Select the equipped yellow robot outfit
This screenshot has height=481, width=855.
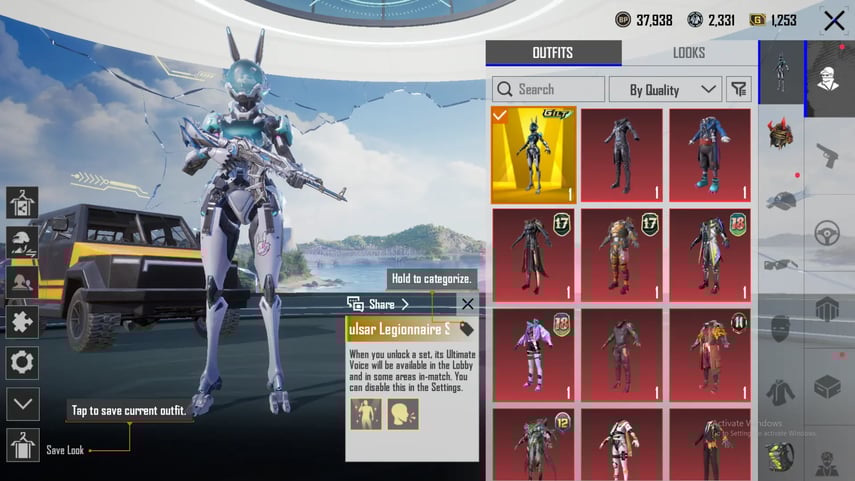tap(533, 155)
